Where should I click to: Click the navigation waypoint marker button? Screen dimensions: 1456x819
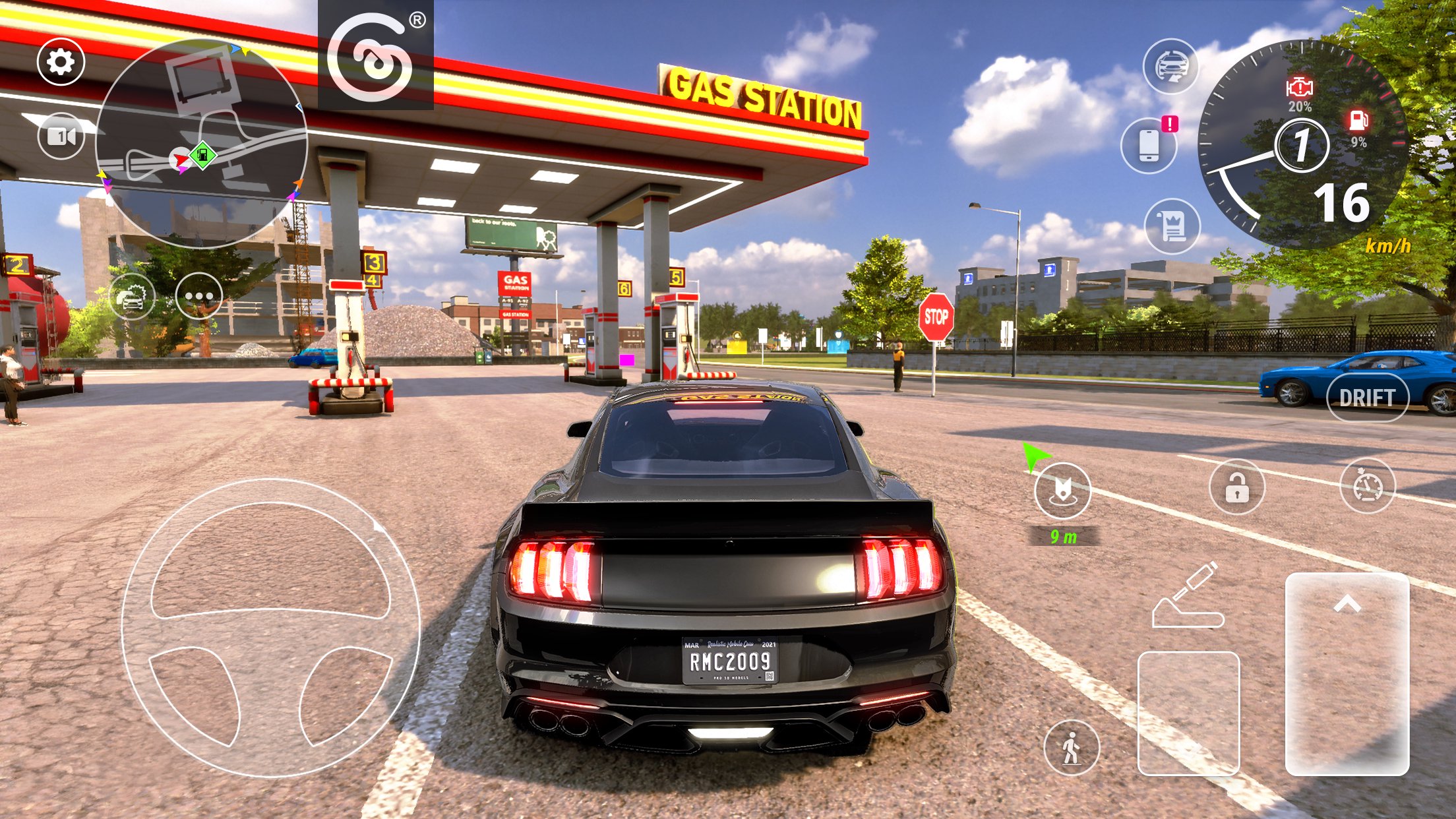click(1062, 490)
